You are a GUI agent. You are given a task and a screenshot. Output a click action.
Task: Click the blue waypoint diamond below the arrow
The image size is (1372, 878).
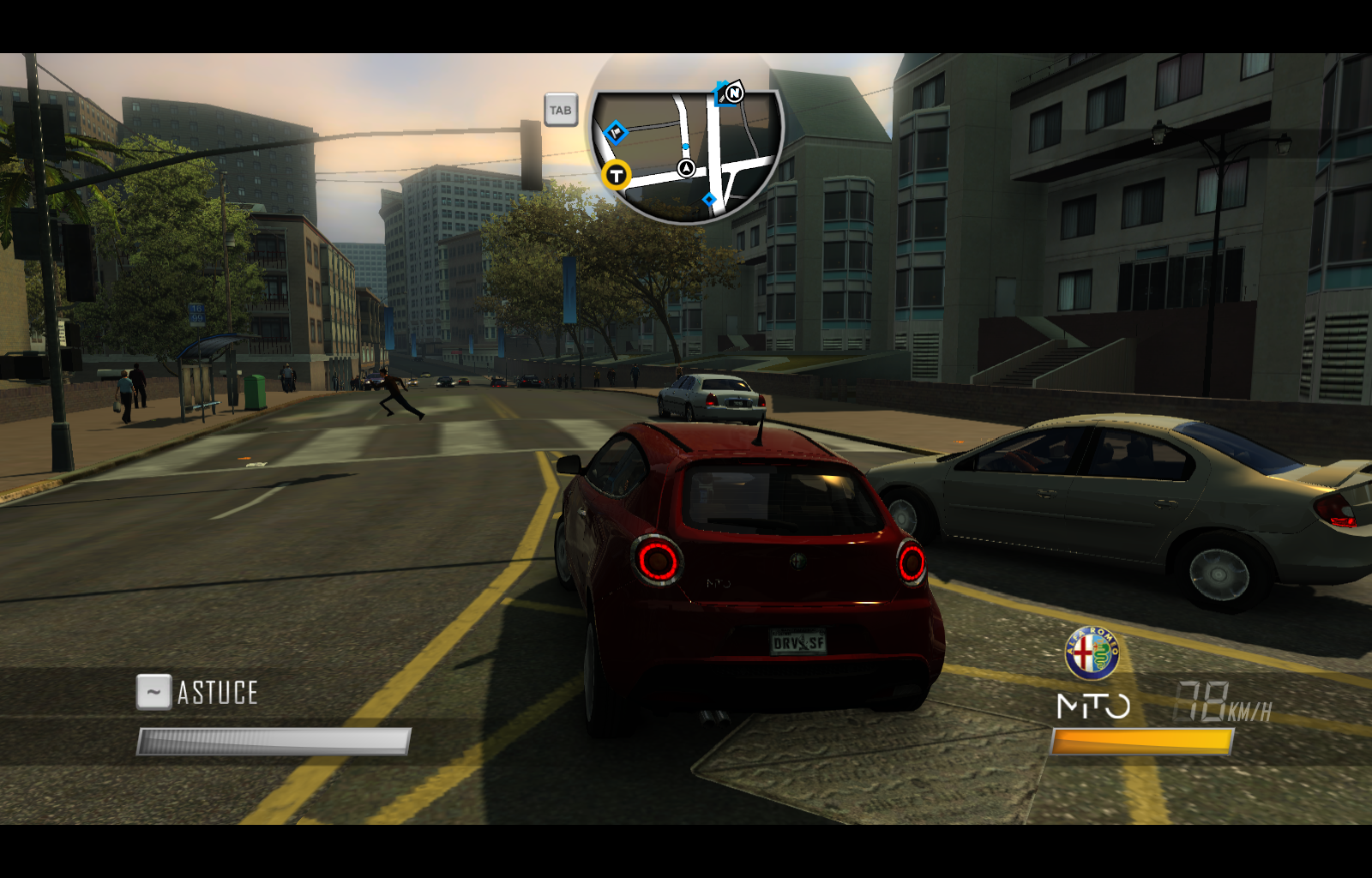(710, 200)
